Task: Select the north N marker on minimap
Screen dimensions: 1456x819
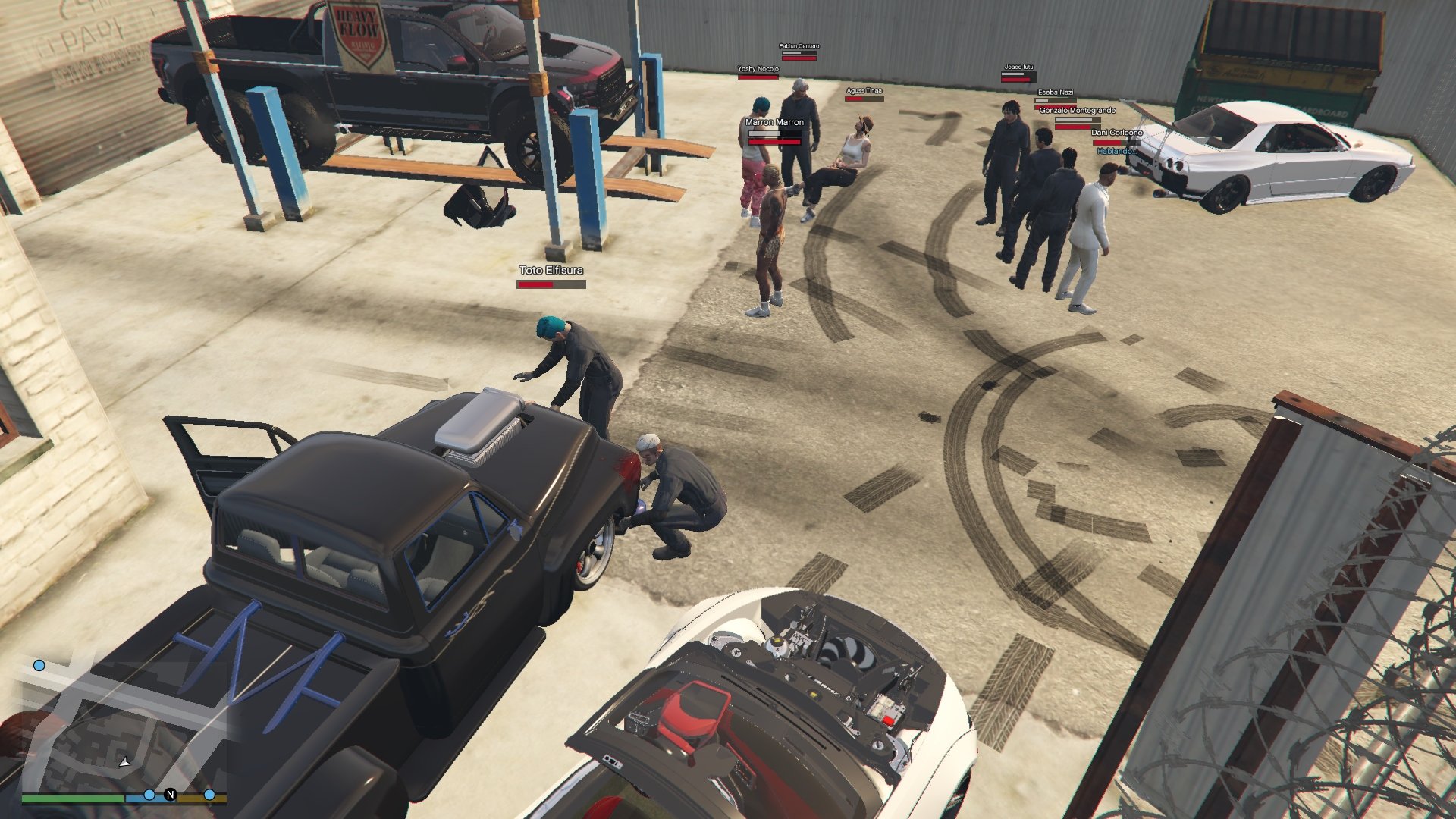Action: point(170,795)
